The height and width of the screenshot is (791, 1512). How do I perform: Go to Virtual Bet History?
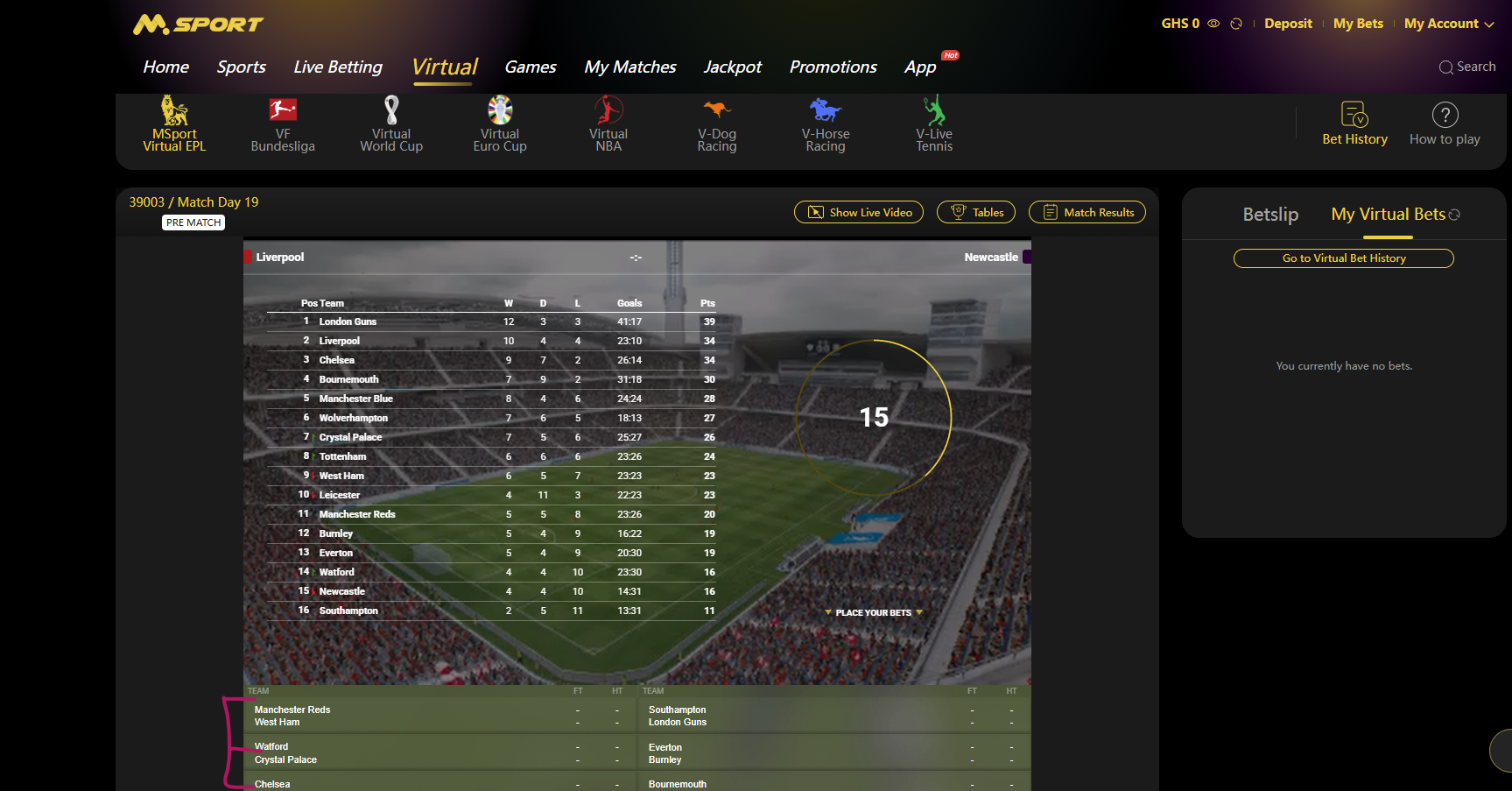pyautogui.click(x=1344, y=258)
